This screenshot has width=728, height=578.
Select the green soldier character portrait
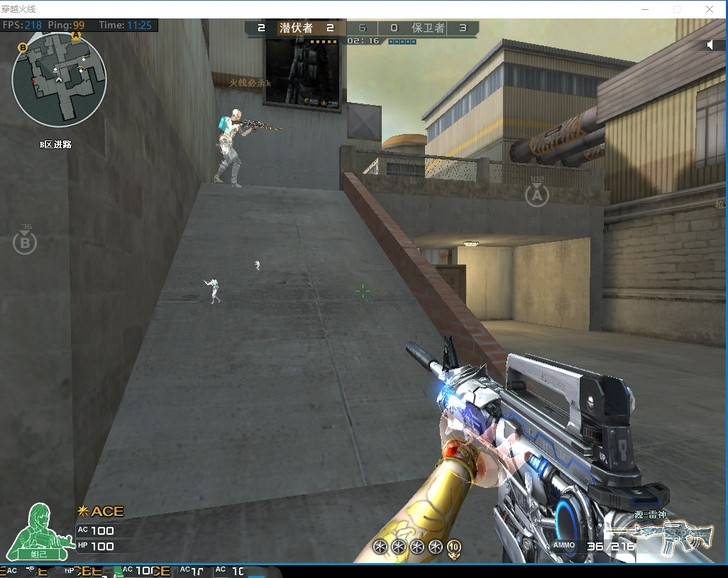[39, 529]
